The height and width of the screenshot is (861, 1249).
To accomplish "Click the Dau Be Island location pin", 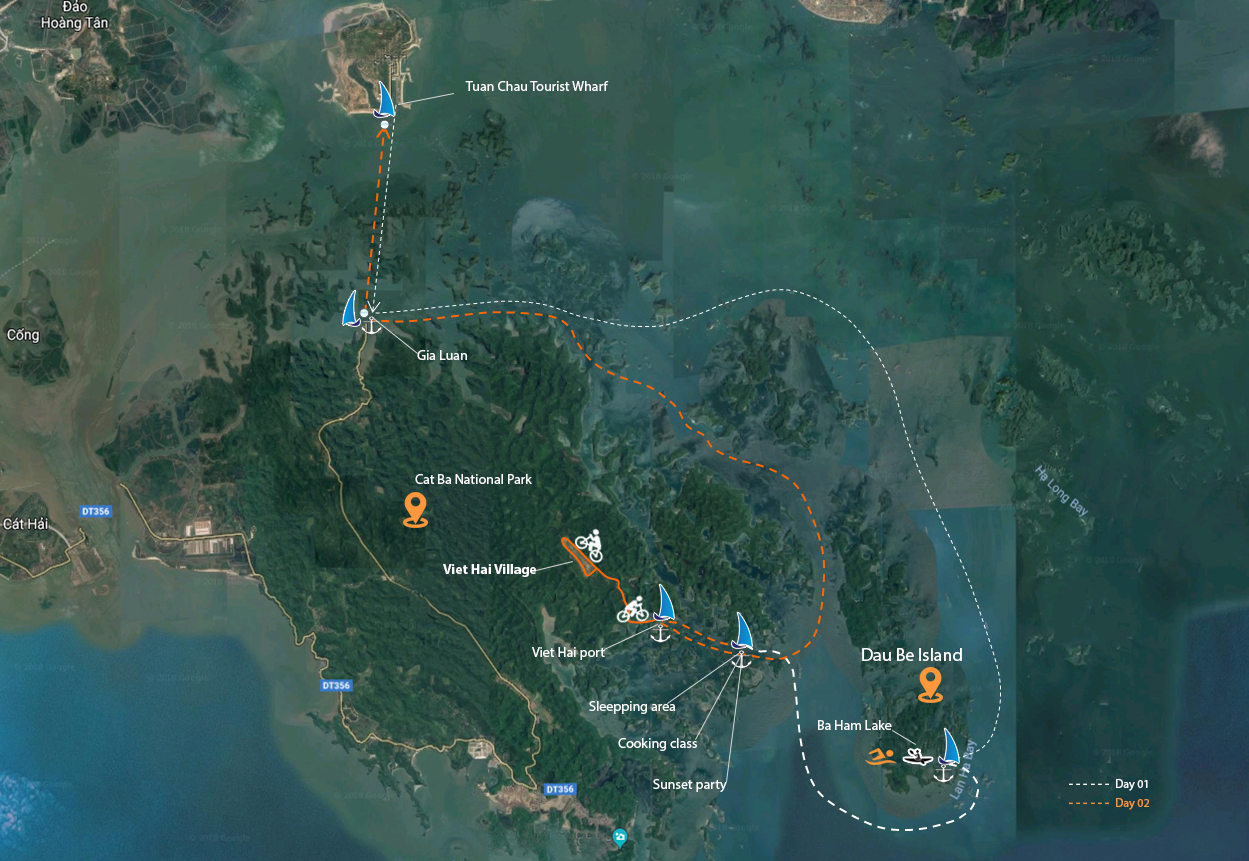I will (x=931, y=685).
